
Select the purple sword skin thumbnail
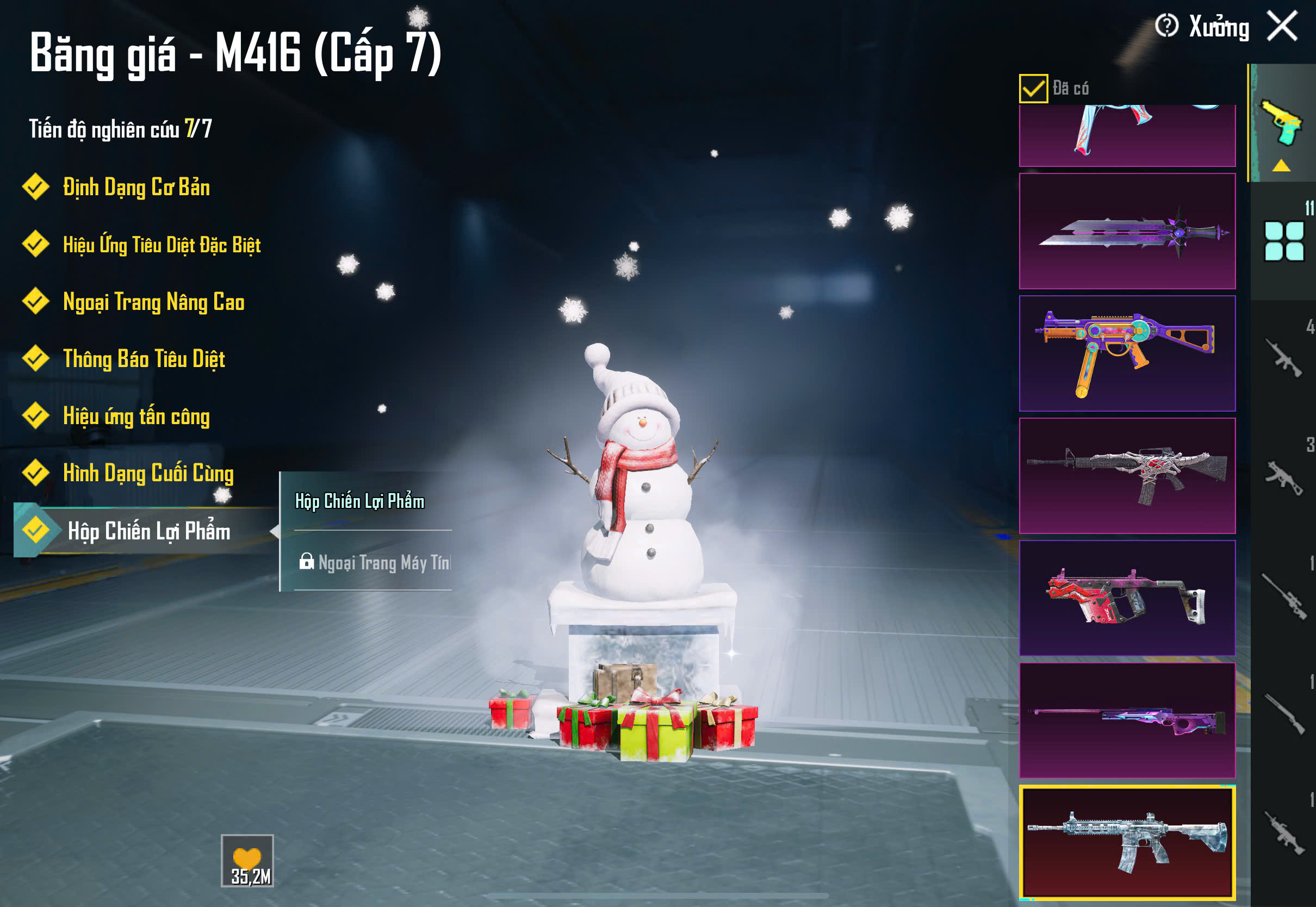[x=1127, y=231]
